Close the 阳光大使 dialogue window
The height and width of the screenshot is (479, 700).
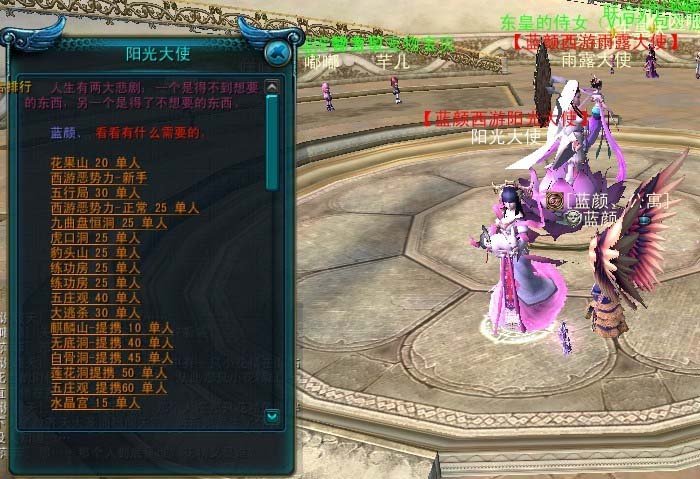pyautogui.click(x=280, y=54)
